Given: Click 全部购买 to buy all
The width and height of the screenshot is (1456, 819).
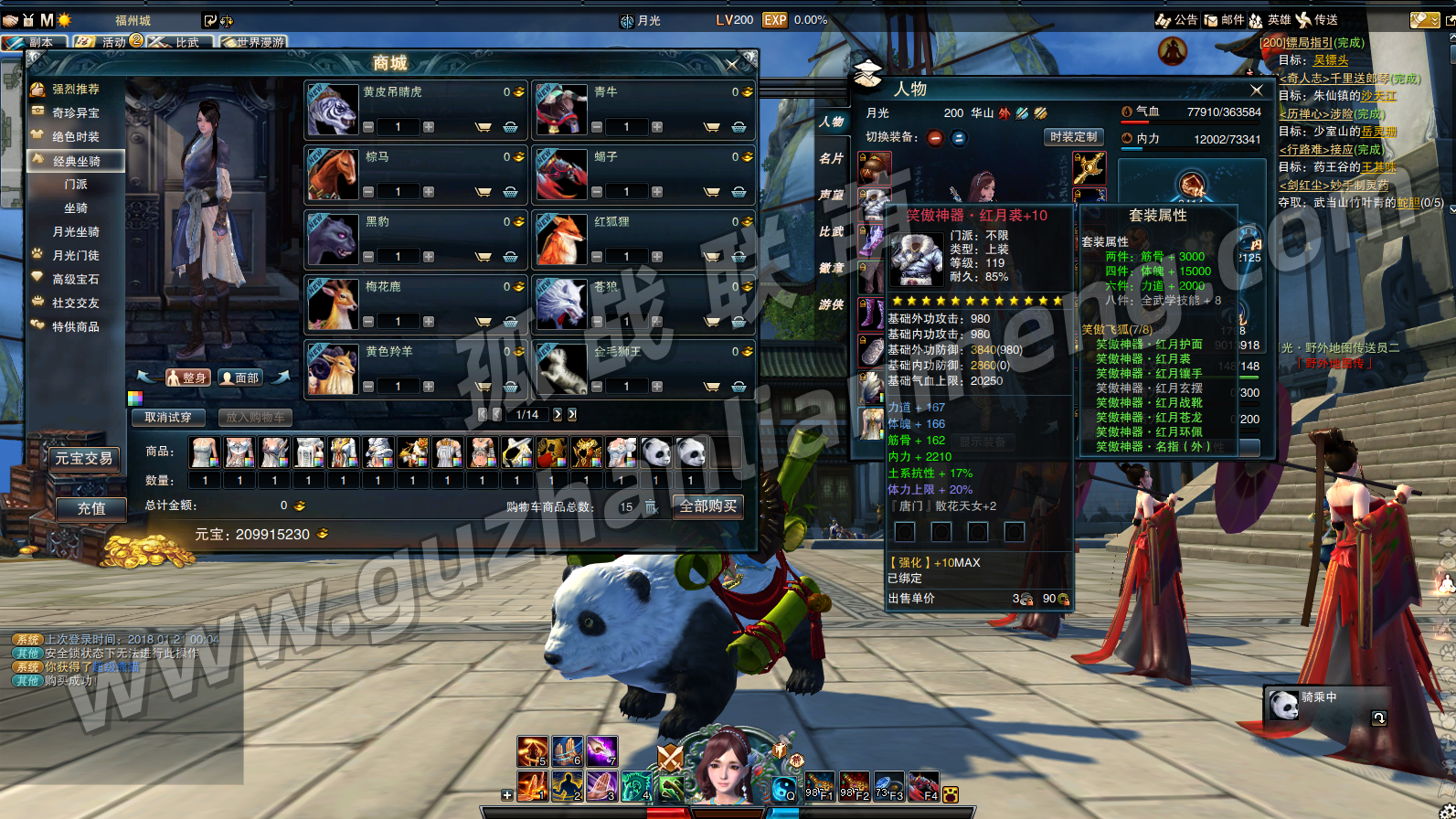Looking at the screenshot, I should coord(707,506).
